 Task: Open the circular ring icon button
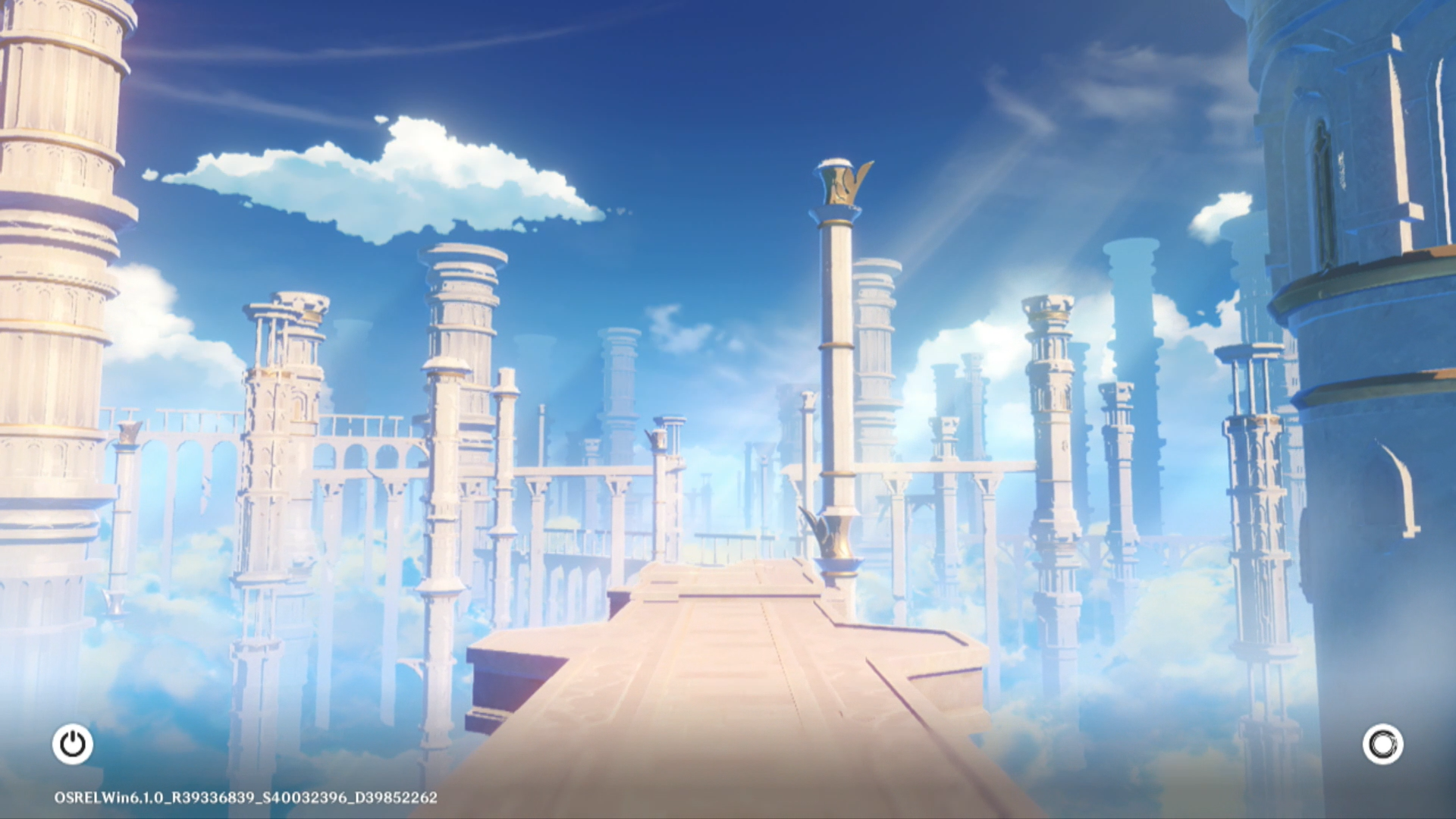[1382, 744]
